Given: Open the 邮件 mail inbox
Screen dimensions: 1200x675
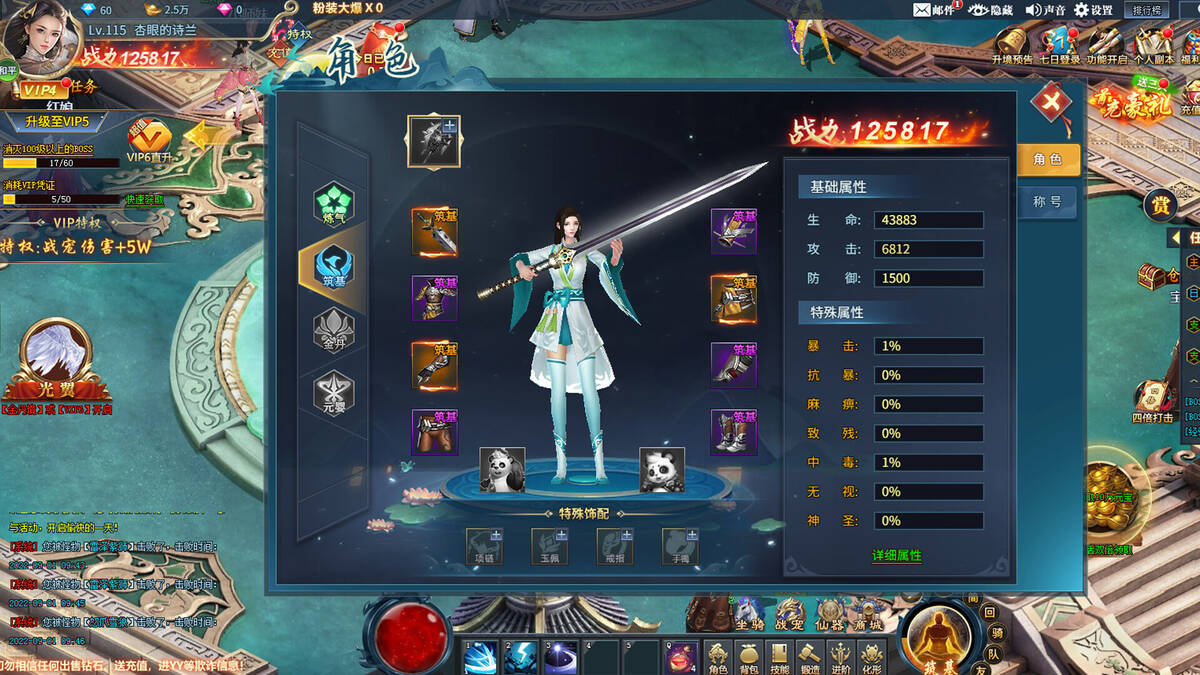Looking at the screenshot, I should pos(934,10).
